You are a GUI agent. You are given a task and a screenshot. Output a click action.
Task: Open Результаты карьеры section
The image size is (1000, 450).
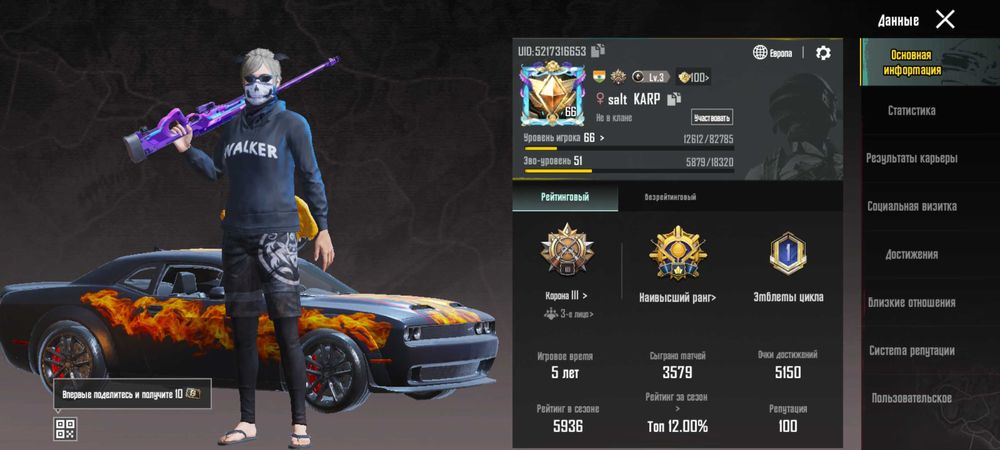pyautogui.click(x=911, y=158)
